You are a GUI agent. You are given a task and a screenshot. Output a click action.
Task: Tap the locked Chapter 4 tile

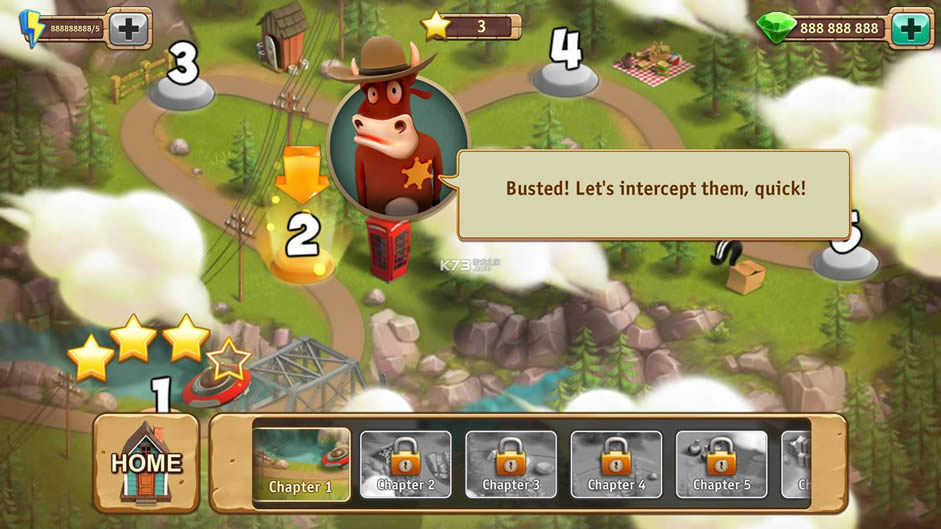pyautogui.click(x=616, y=464)
